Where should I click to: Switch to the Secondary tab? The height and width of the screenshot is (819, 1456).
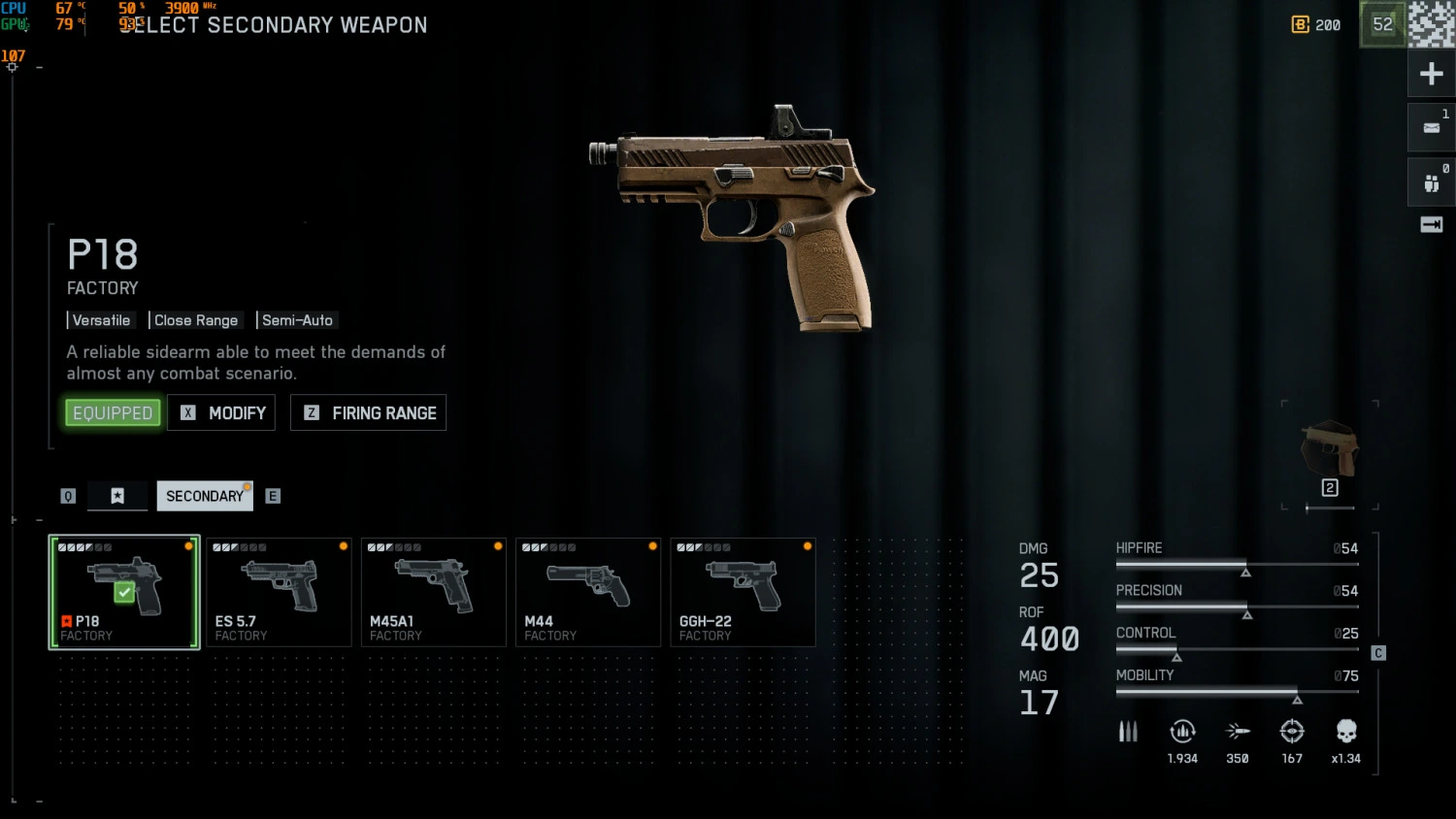click(x=205, y=496)
